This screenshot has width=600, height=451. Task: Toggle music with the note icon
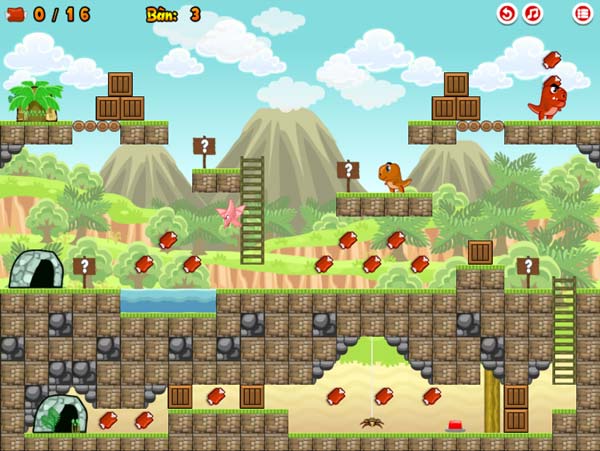(533, 14)
